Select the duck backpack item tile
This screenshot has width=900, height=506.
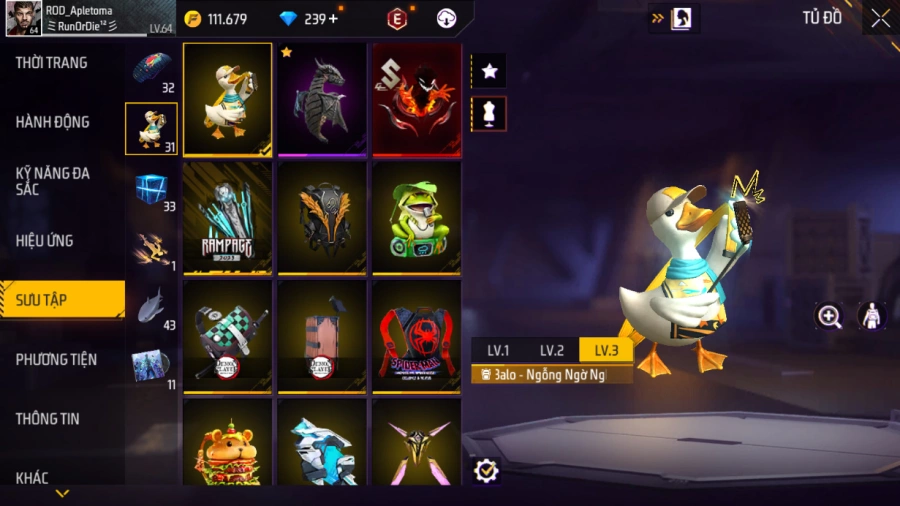pyautogui.click(x=228, y=99)
